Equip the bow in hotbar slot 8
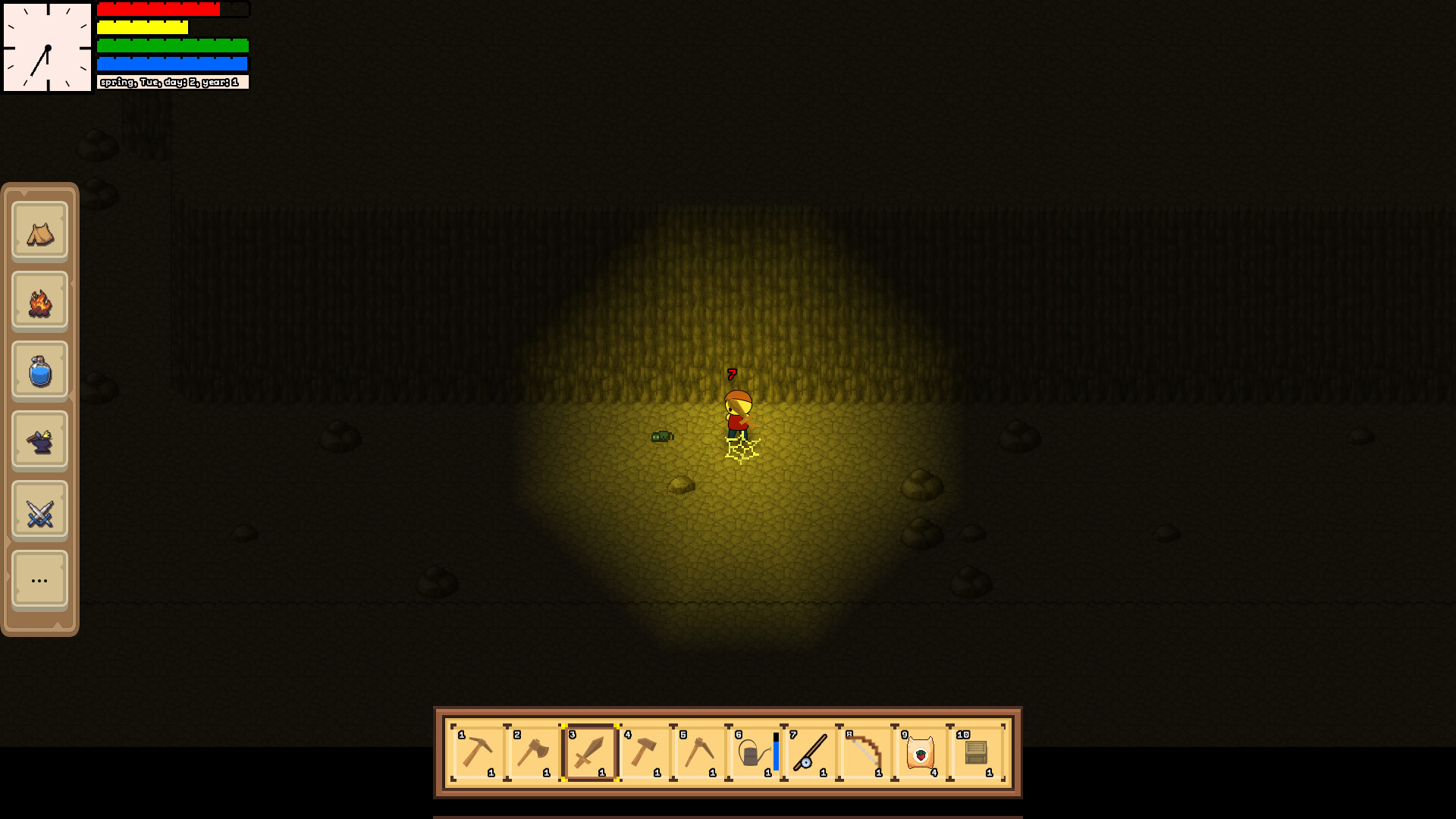The image size is (1456, 819). [x=864, y=751]
